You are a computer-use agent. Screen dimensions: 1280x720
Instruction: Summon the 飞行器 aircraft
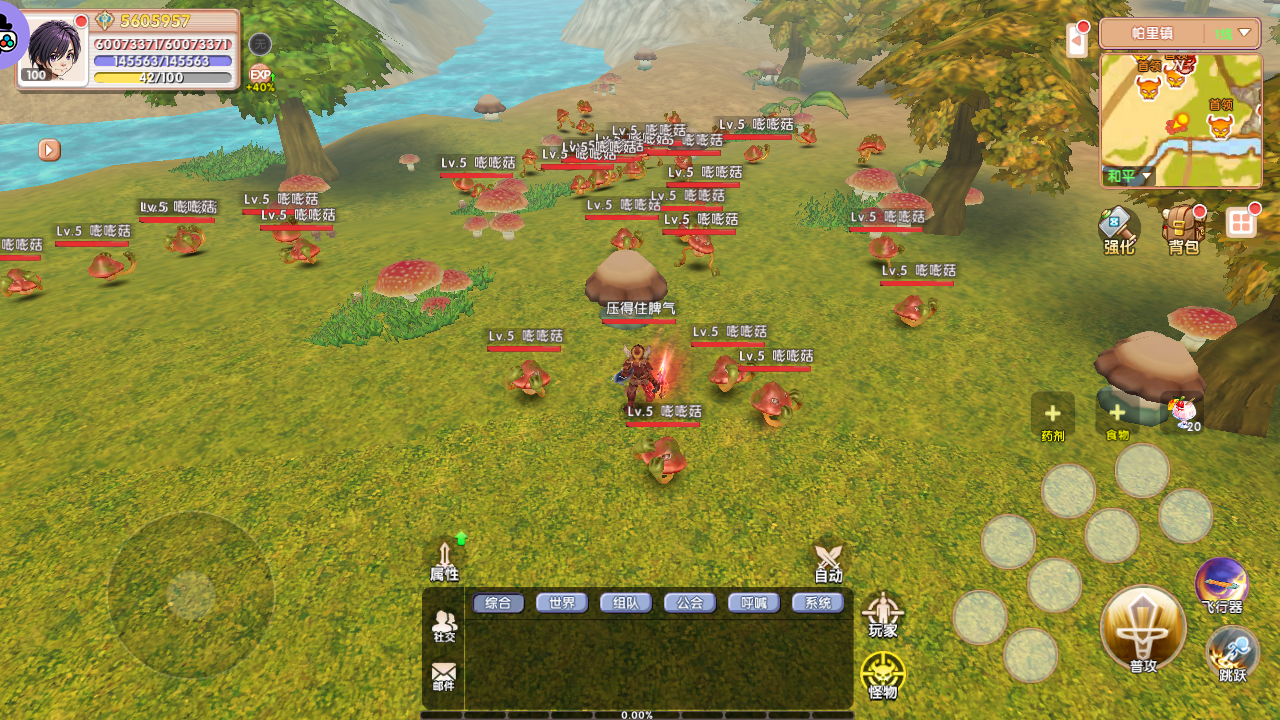(1222, 585)
